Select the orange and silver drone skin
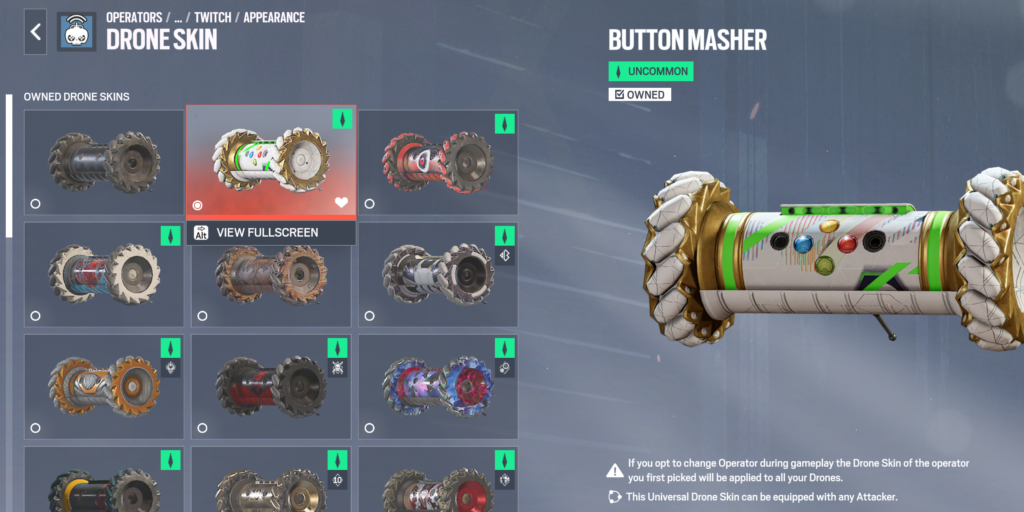 [104, 385]
